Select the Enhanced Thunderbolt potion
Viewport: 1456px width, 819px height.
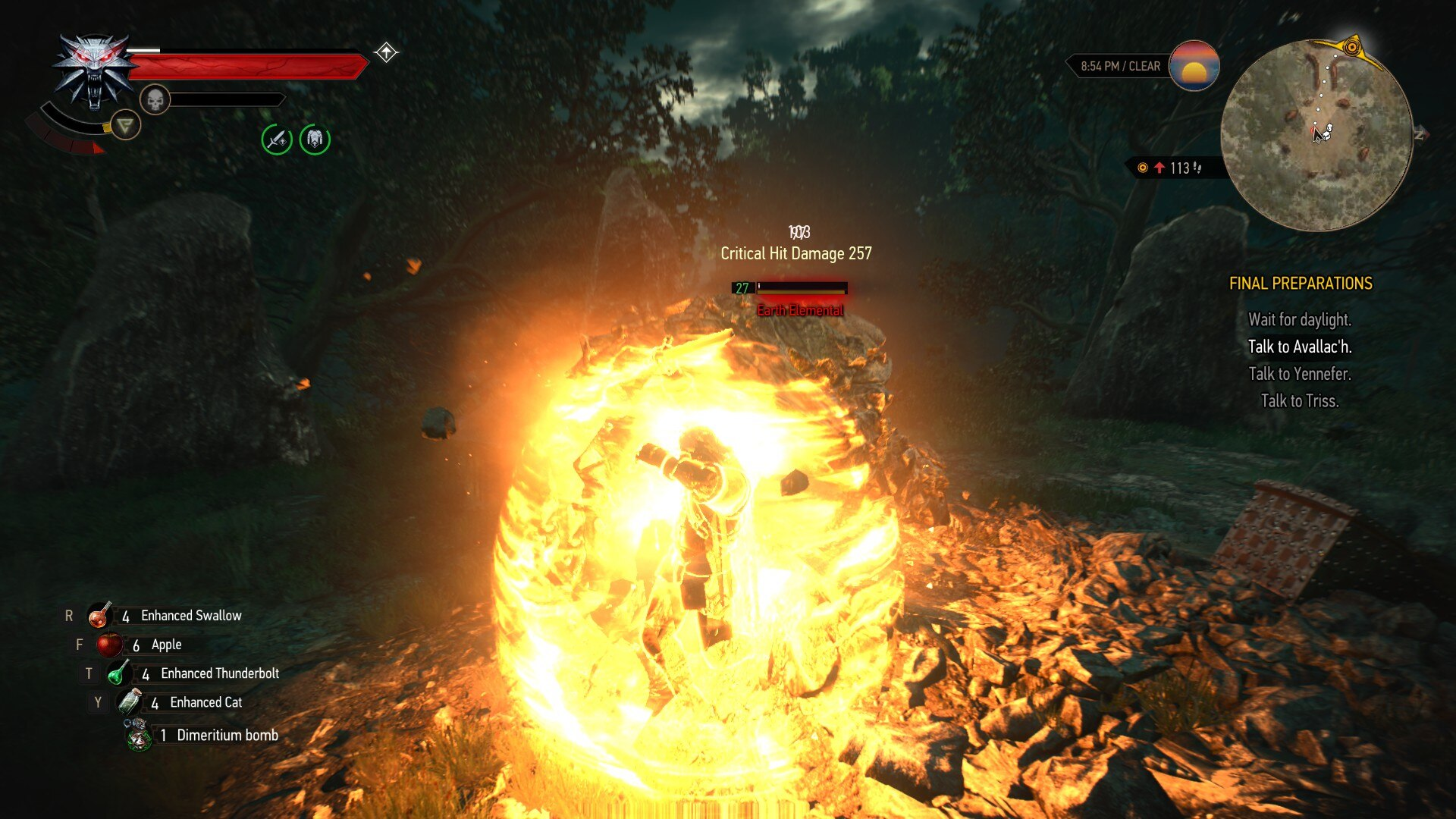(118, 673)
